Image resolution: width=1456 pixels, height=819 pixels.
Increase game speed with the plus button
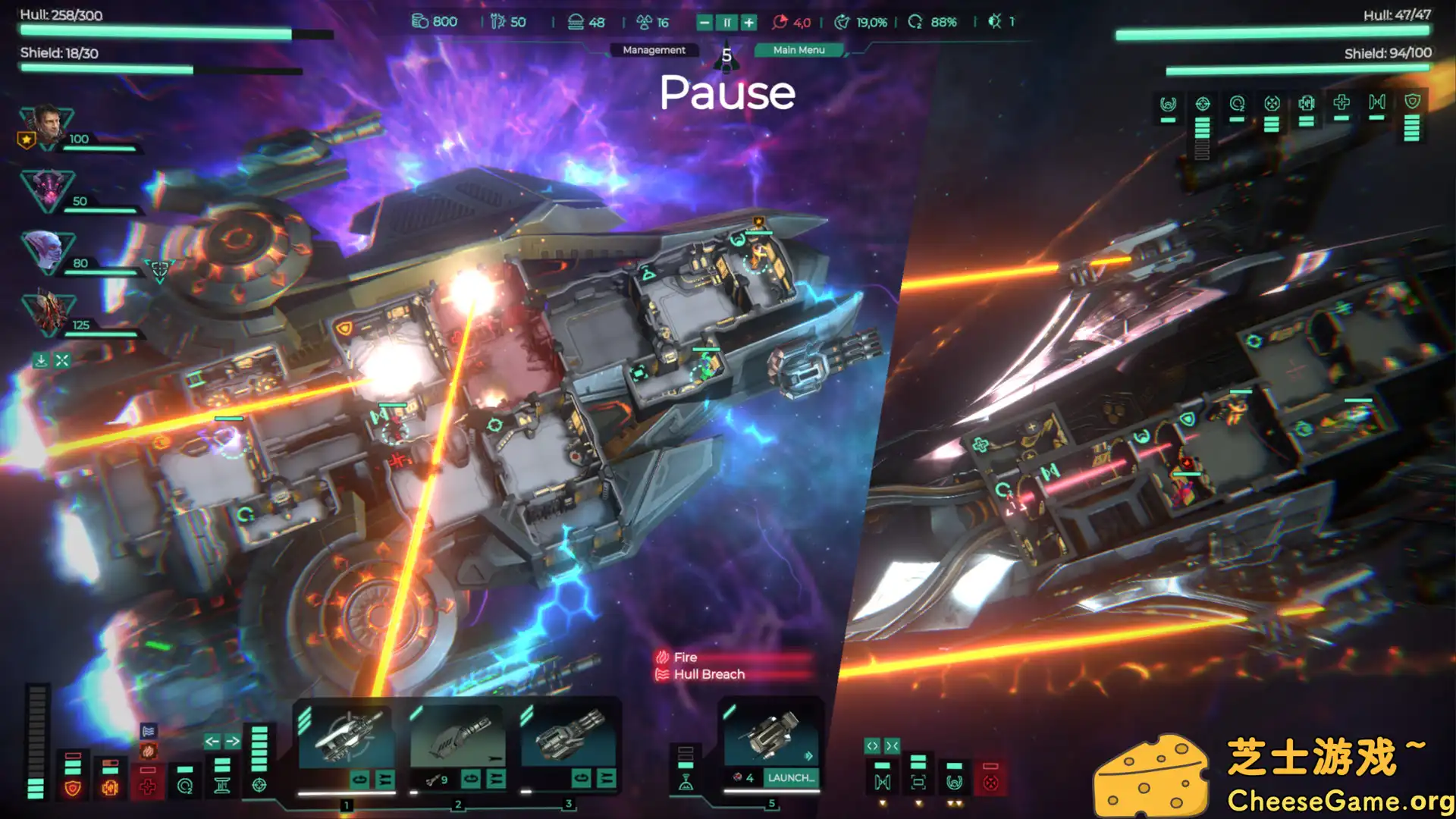tap(748, 23)
